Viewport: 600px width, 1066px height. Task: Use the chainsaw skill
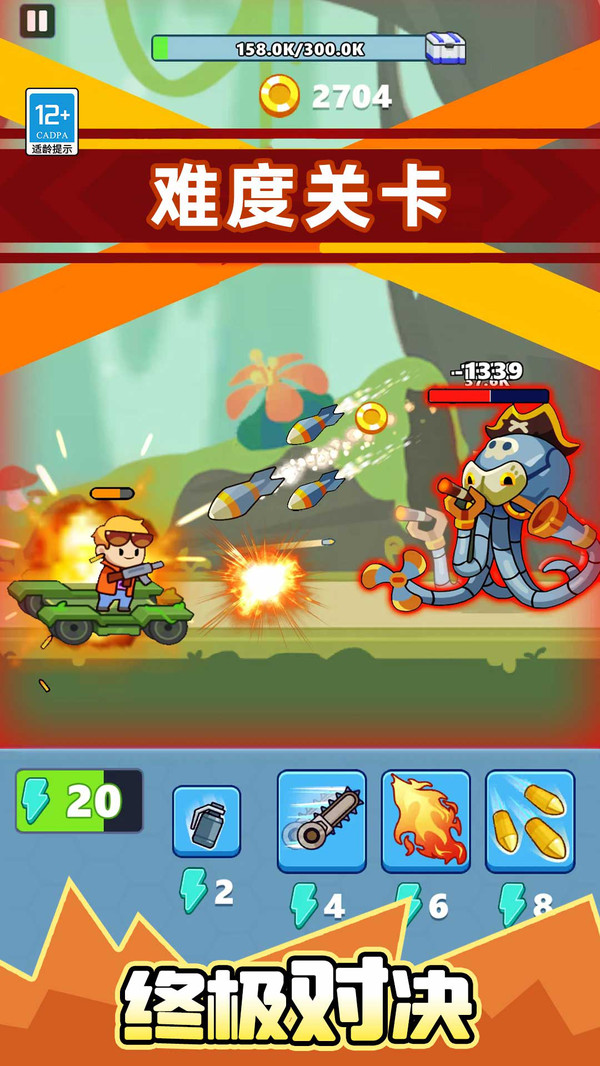tap(321, 821)
